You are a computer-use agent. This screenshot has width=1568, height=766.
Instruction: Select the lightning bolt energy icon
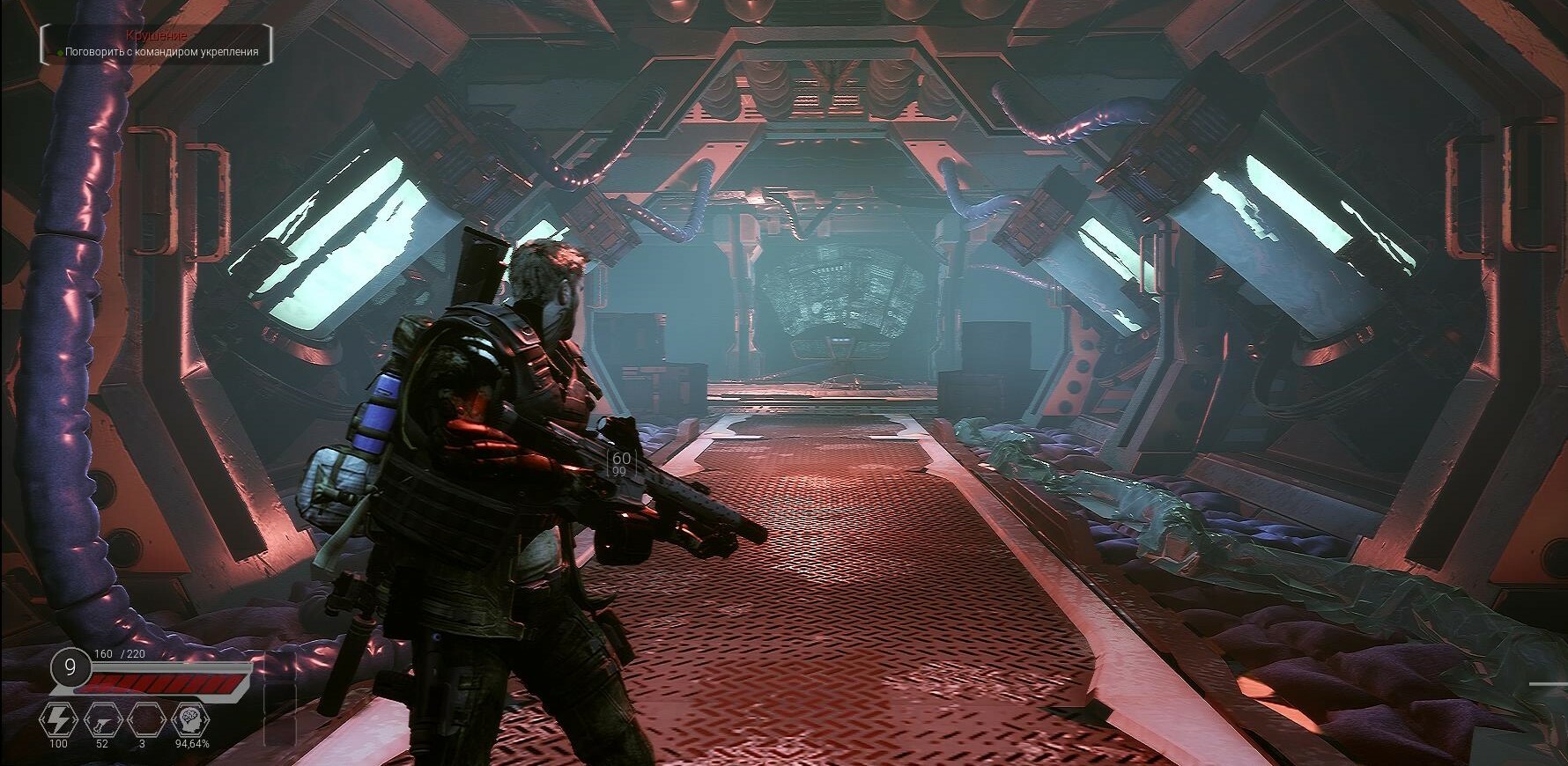[58, 721]
